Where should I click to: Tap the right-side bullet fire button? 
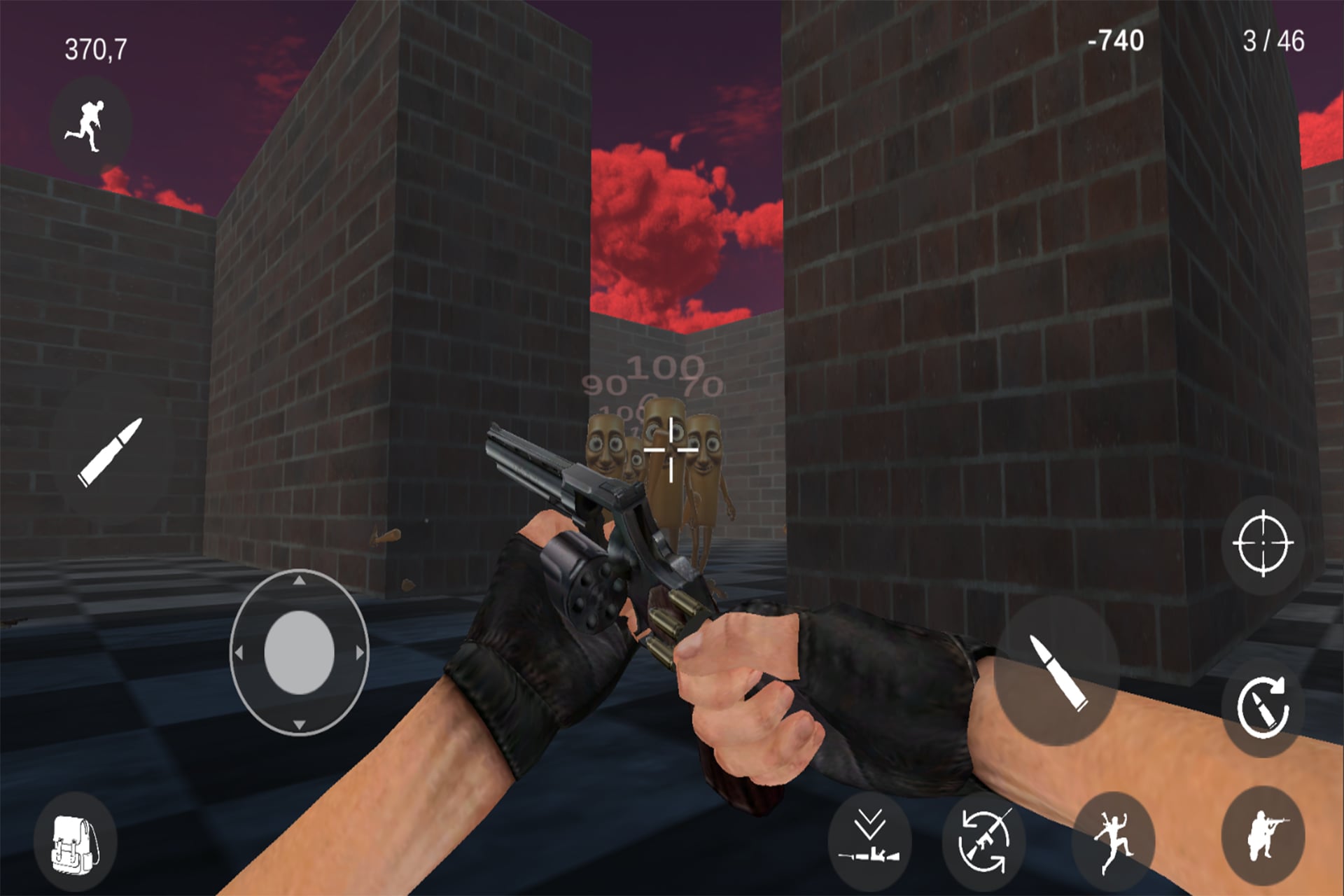click(1057, 672)
